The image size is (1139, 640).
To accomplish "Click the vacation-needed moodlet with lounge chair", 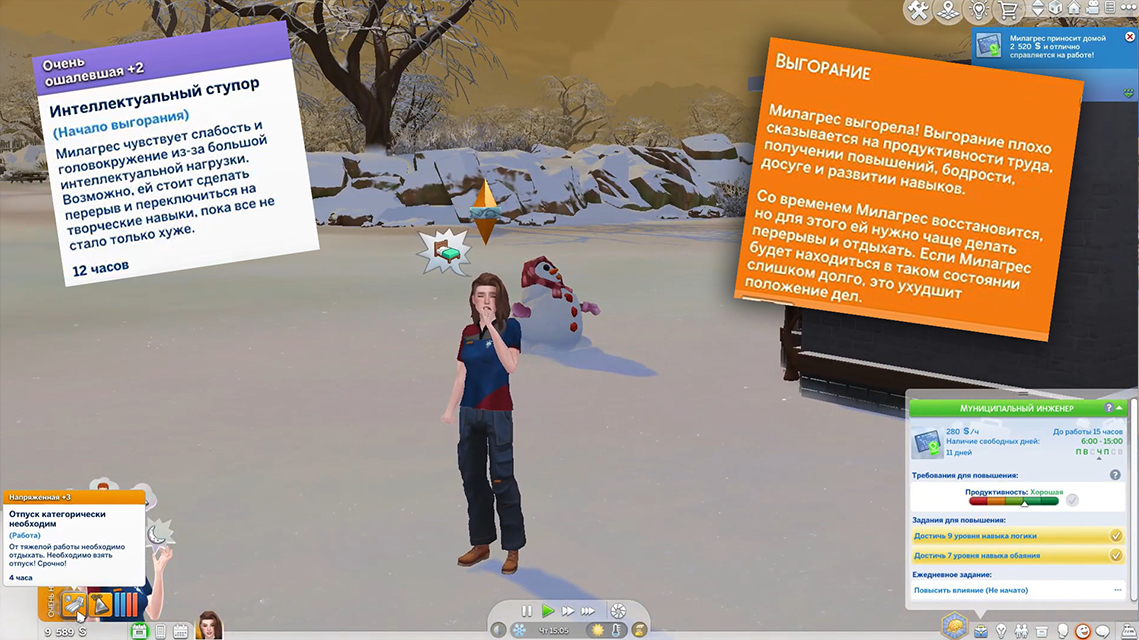I will [x=73, y=605].
